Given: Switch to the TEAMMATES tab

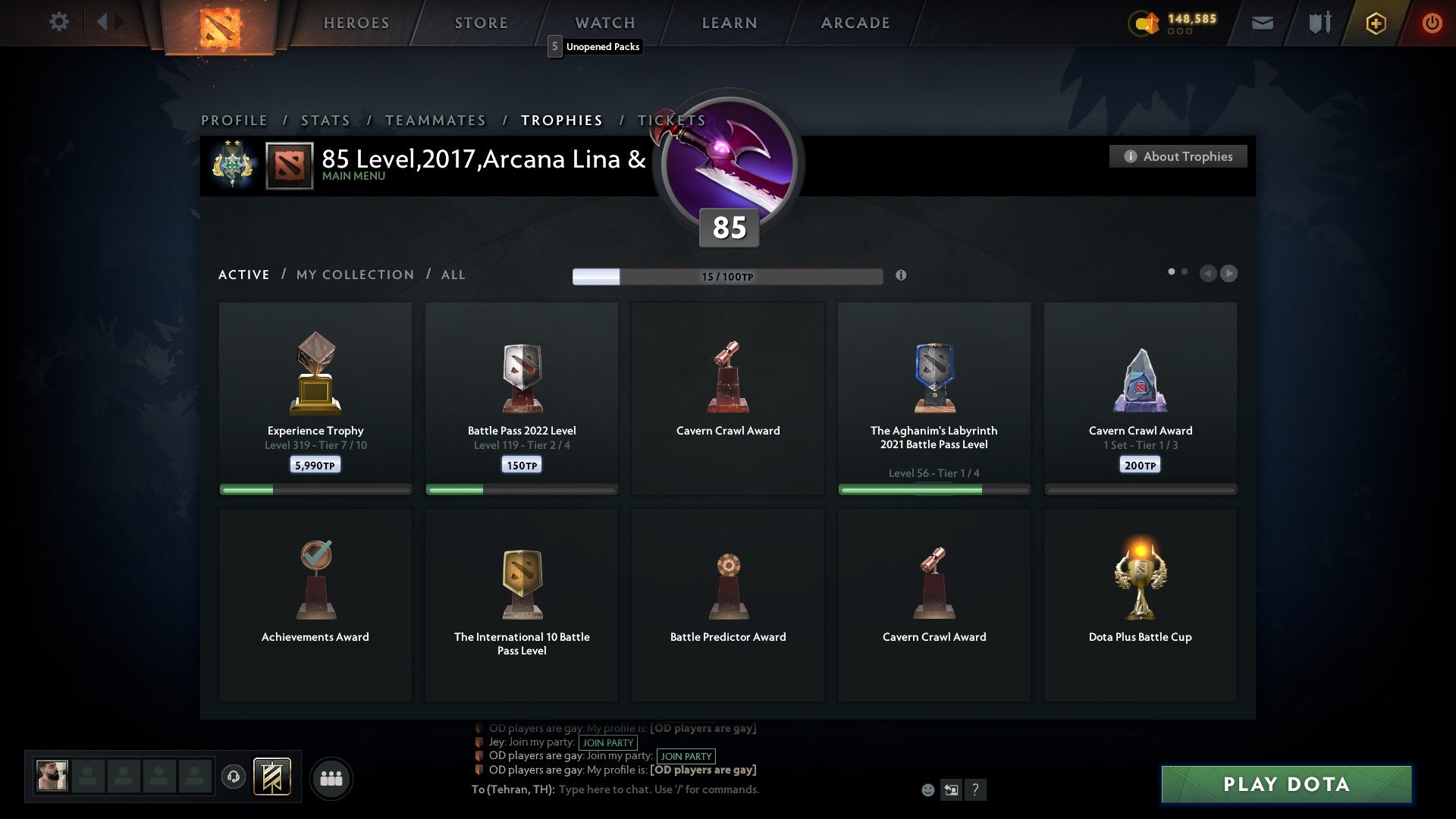Looking at the screenshot, I should point(436,120).
